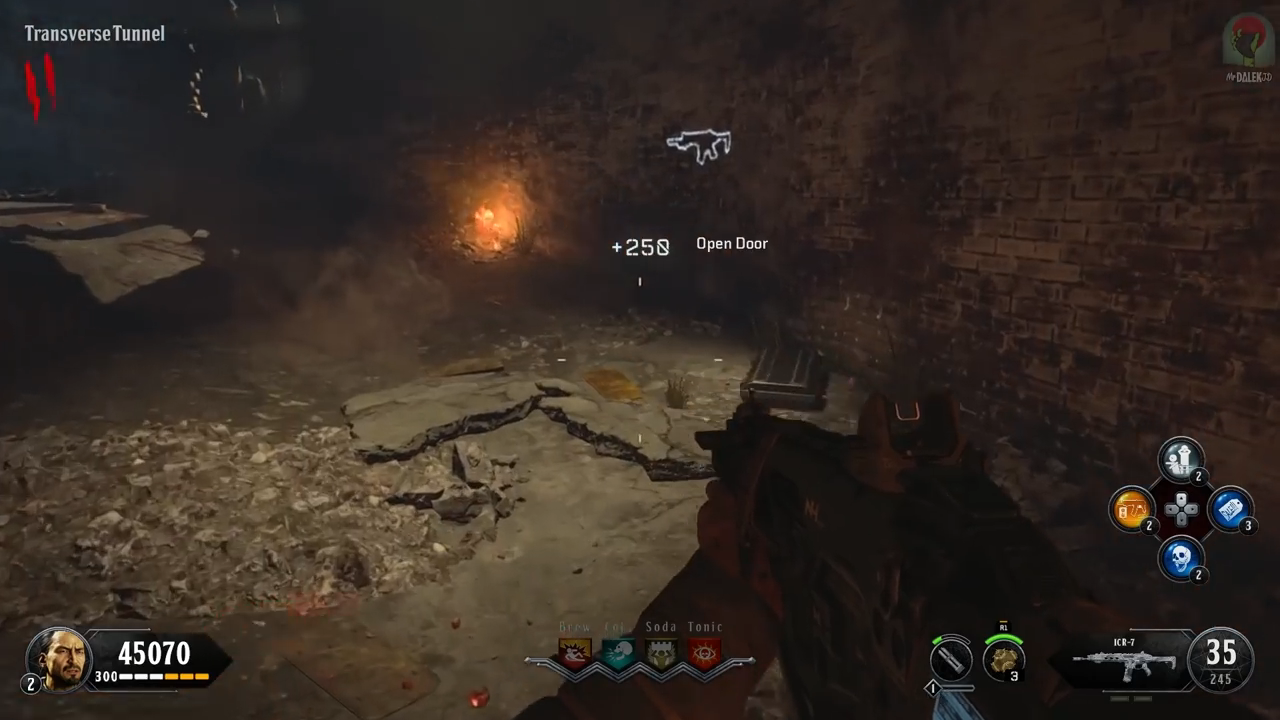The width and height of the screenshot is (1280, 720).
Task: Click the special weapon charge icon
Action: 951,659
